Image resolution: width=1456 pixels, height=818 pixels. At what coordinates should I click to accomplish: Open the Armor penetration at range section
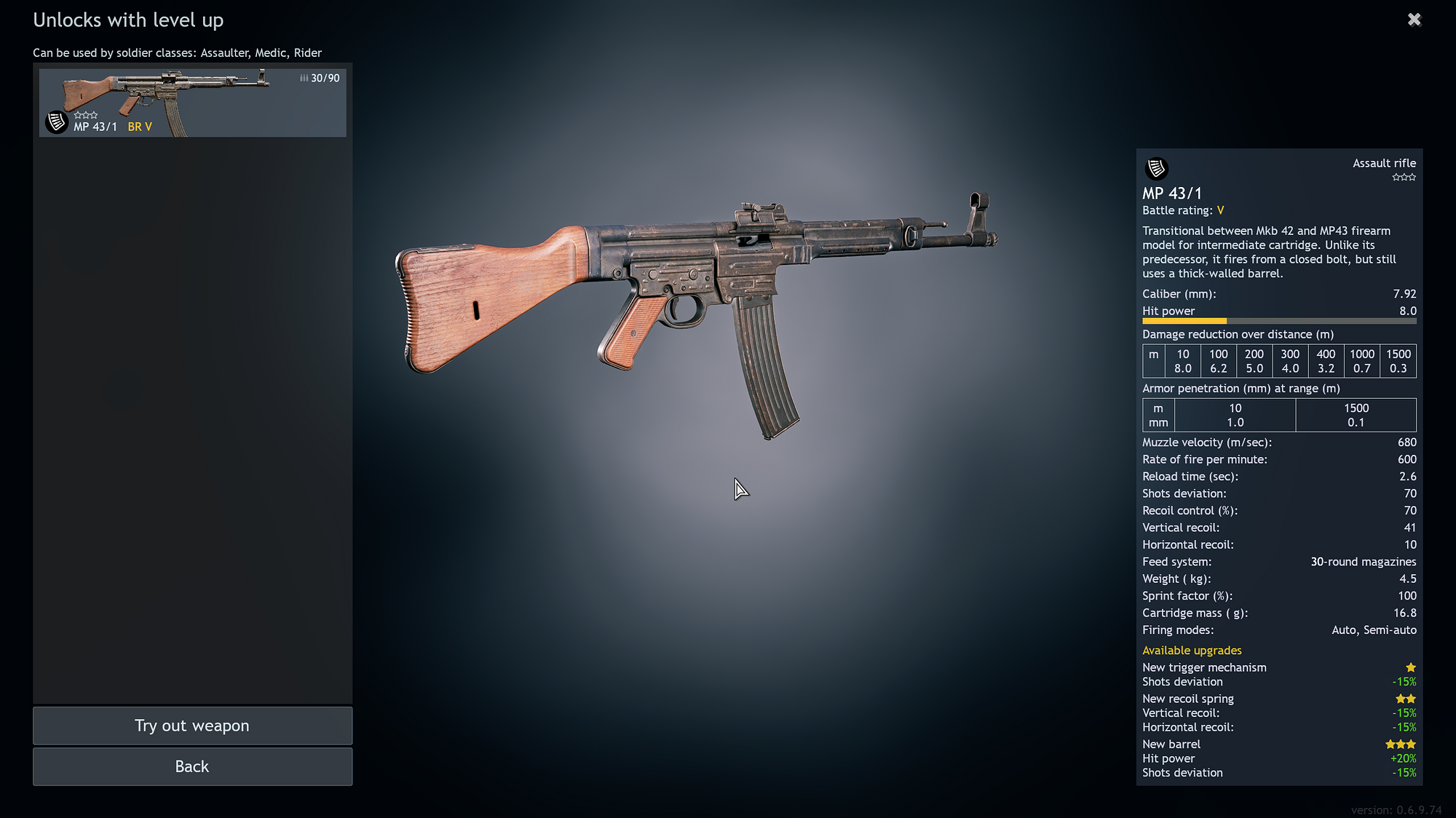(x=1241, y=388)
